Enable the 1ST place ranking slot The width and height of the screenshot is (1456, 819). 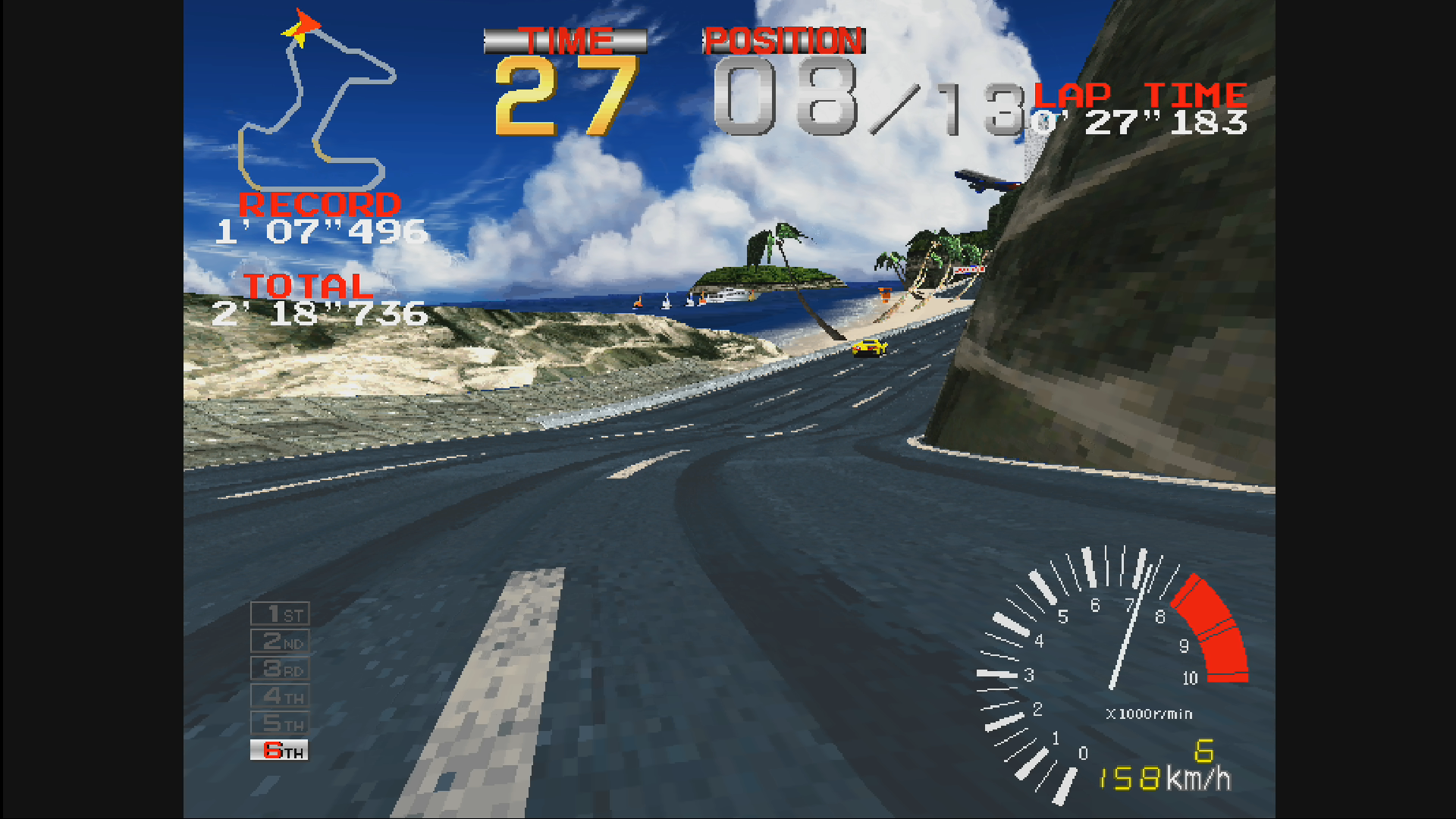(279, 613)
